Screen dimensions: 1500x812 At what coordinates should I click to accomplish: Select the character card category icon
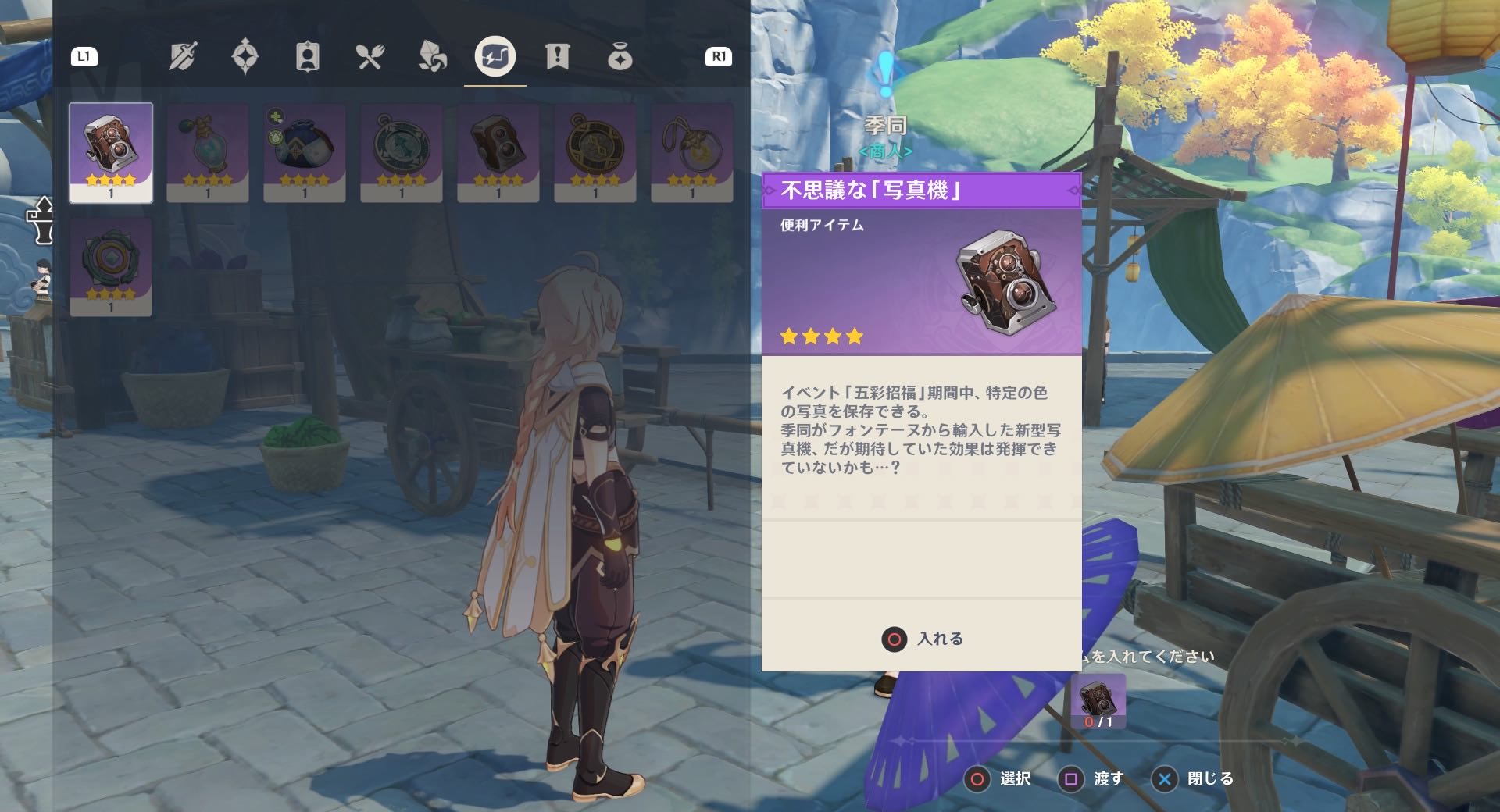[307, 56]
